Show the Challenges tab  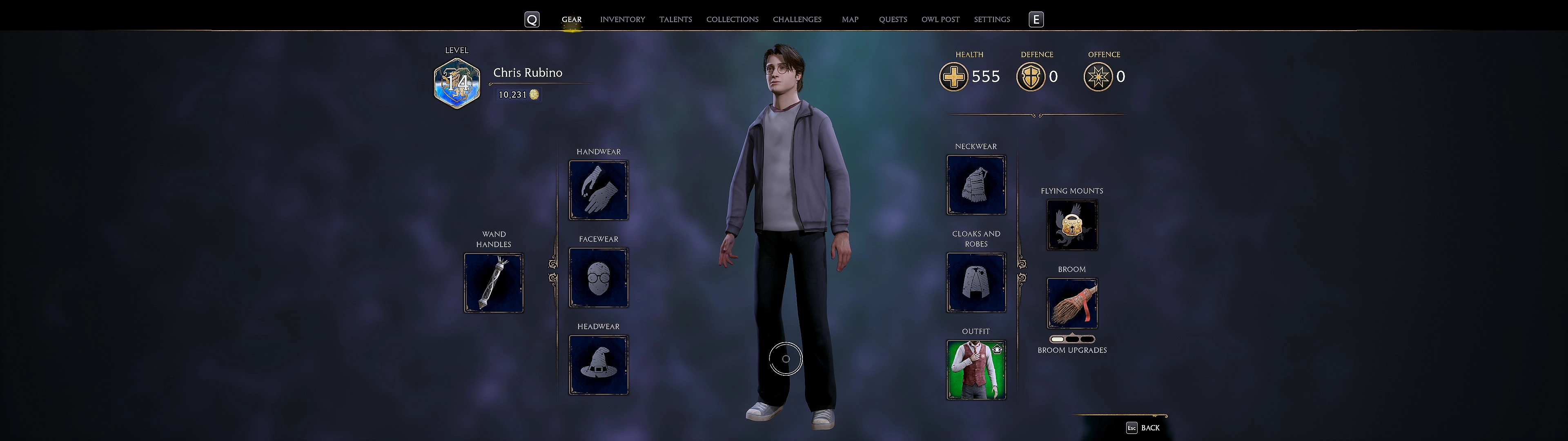click(797, 20)
